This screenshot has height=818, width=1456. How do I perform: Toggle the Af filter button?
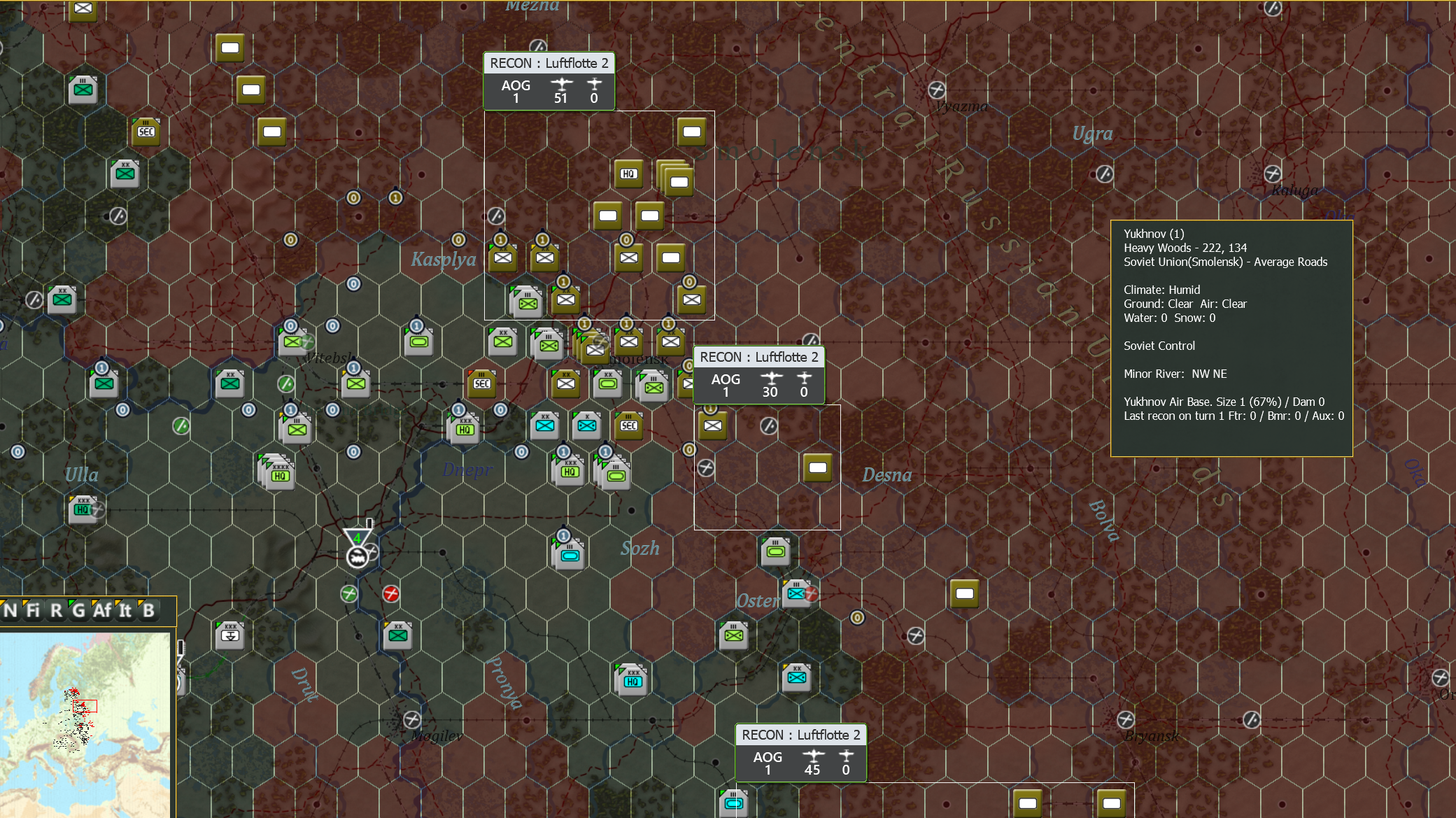102,611
